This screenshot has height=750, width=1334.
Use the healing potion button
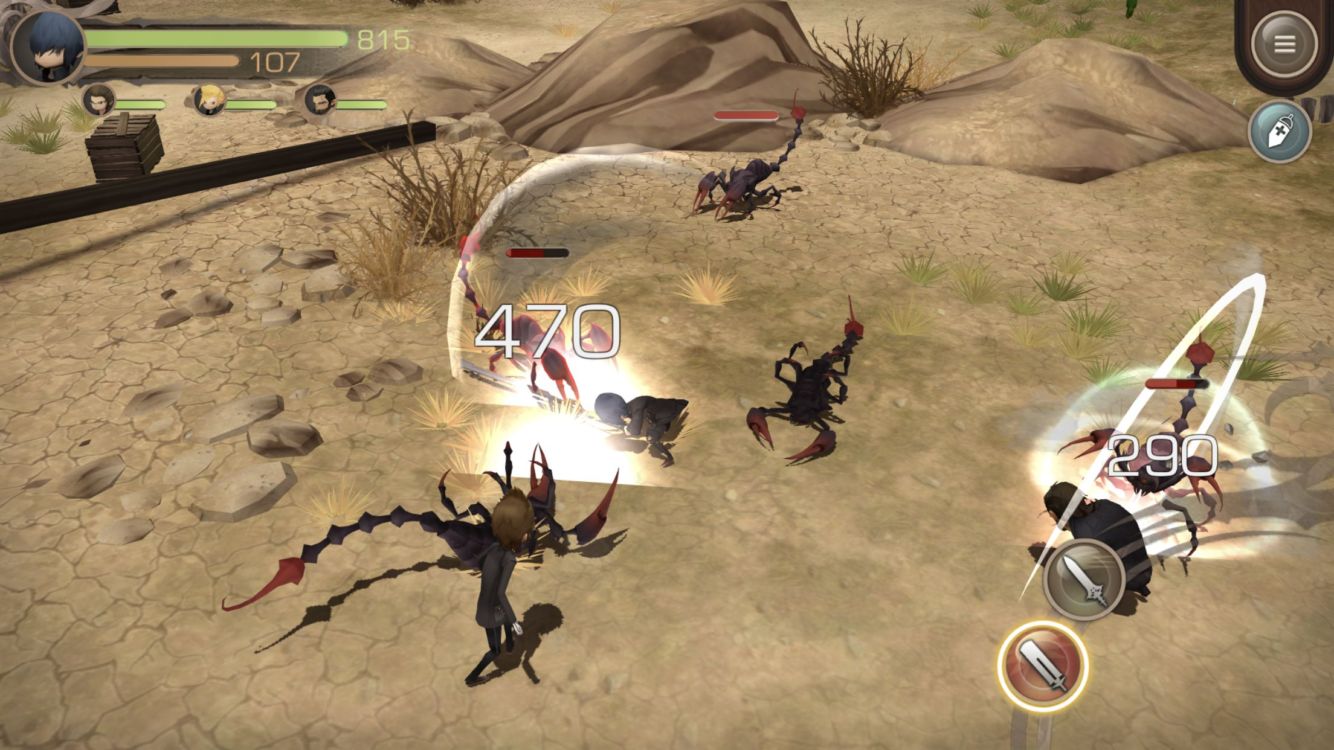pyautogui.click(x=1279, y=131)
